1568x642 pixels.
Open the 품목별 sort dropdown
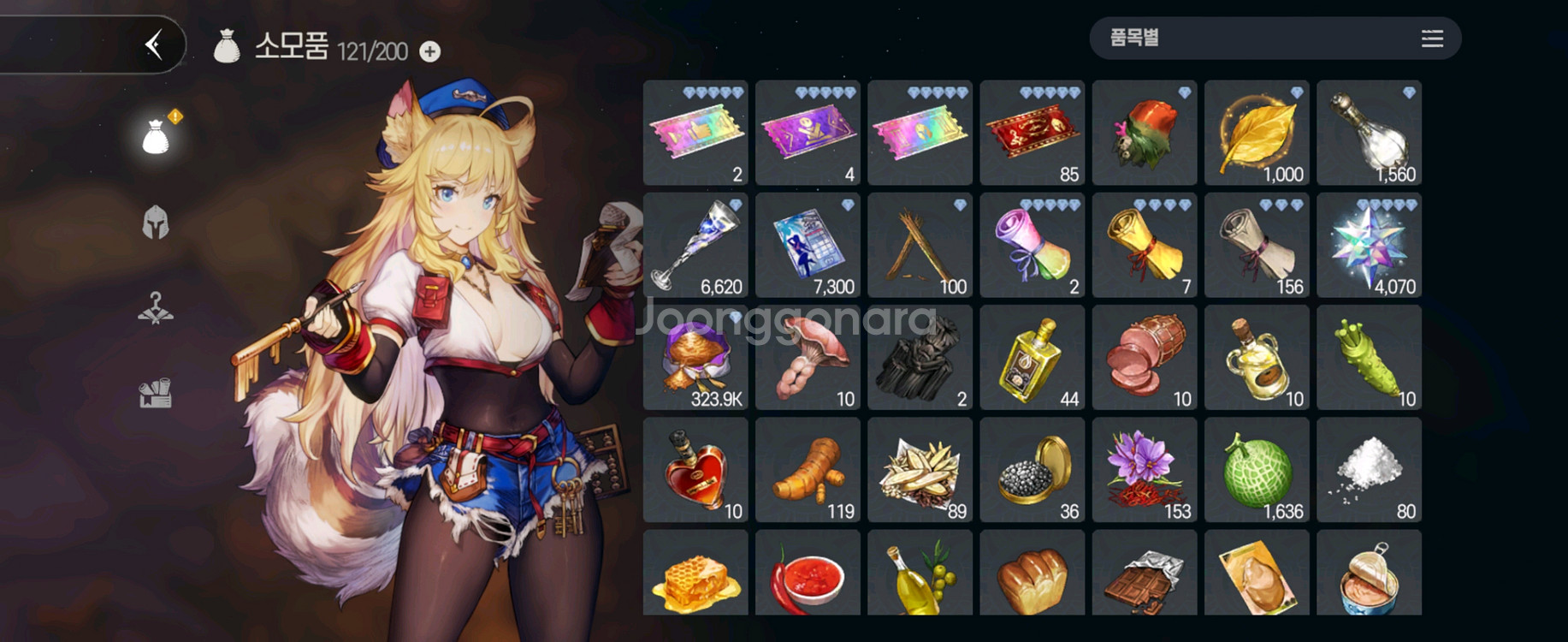[x=1275, y=39]
